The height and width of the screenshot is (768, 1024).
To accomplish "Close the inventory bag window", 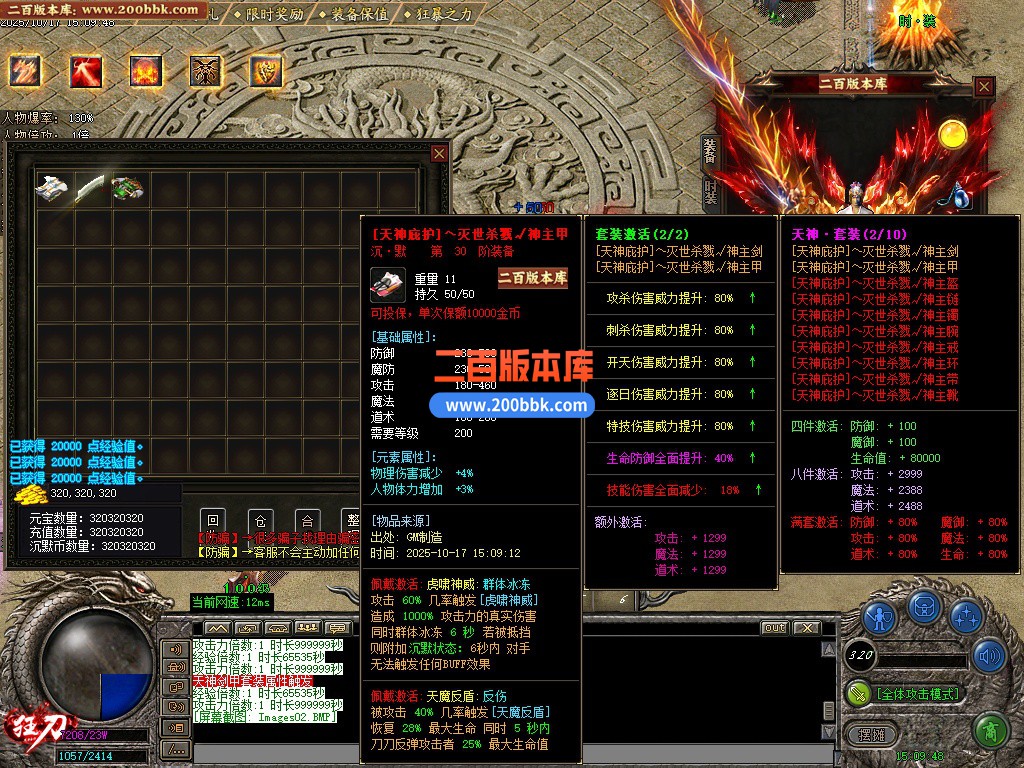I will [438, 153].
